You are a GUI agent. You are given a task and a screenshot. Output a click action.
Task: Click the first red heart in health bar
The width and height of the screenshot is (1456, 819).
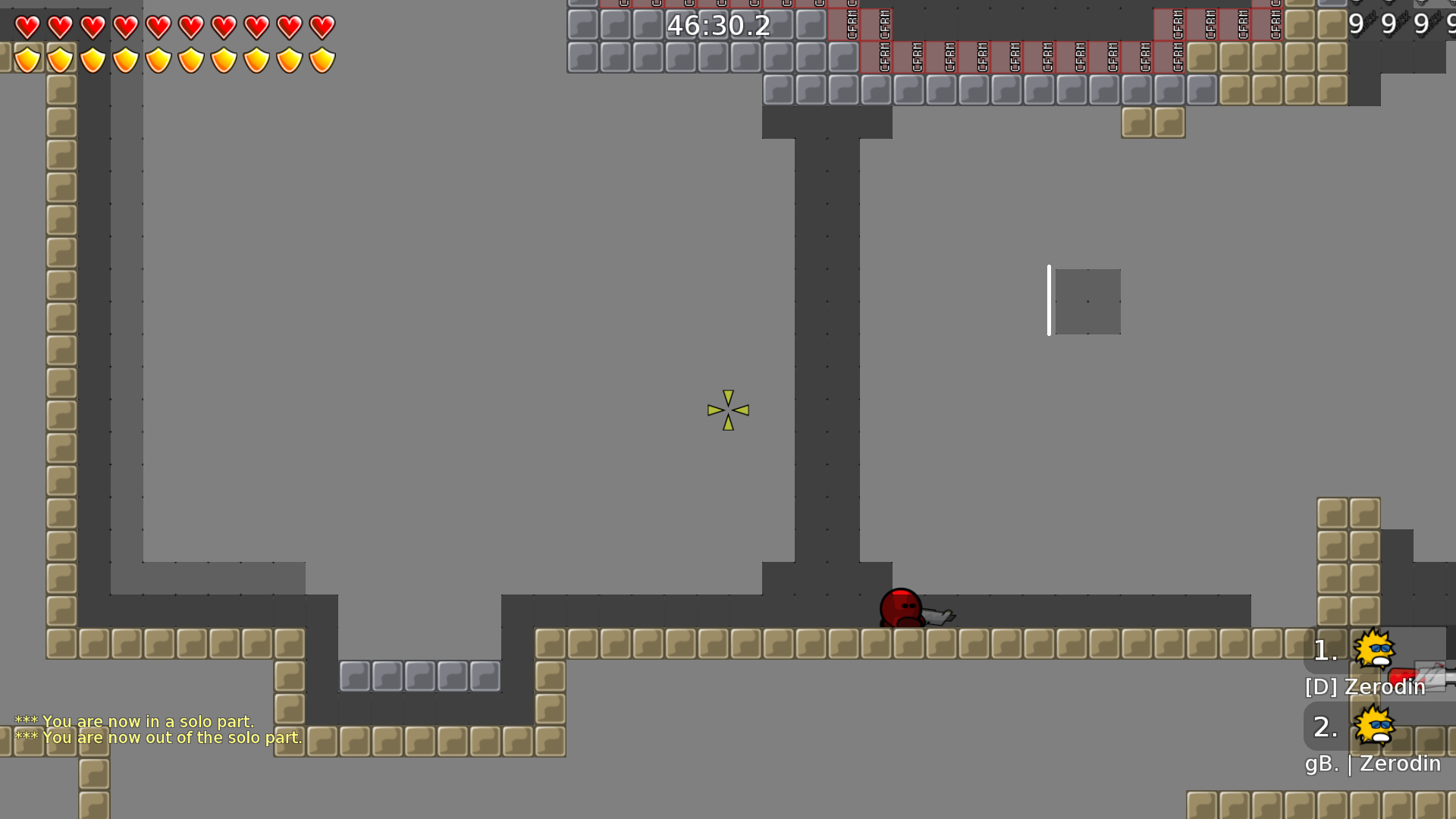[27, 26]
